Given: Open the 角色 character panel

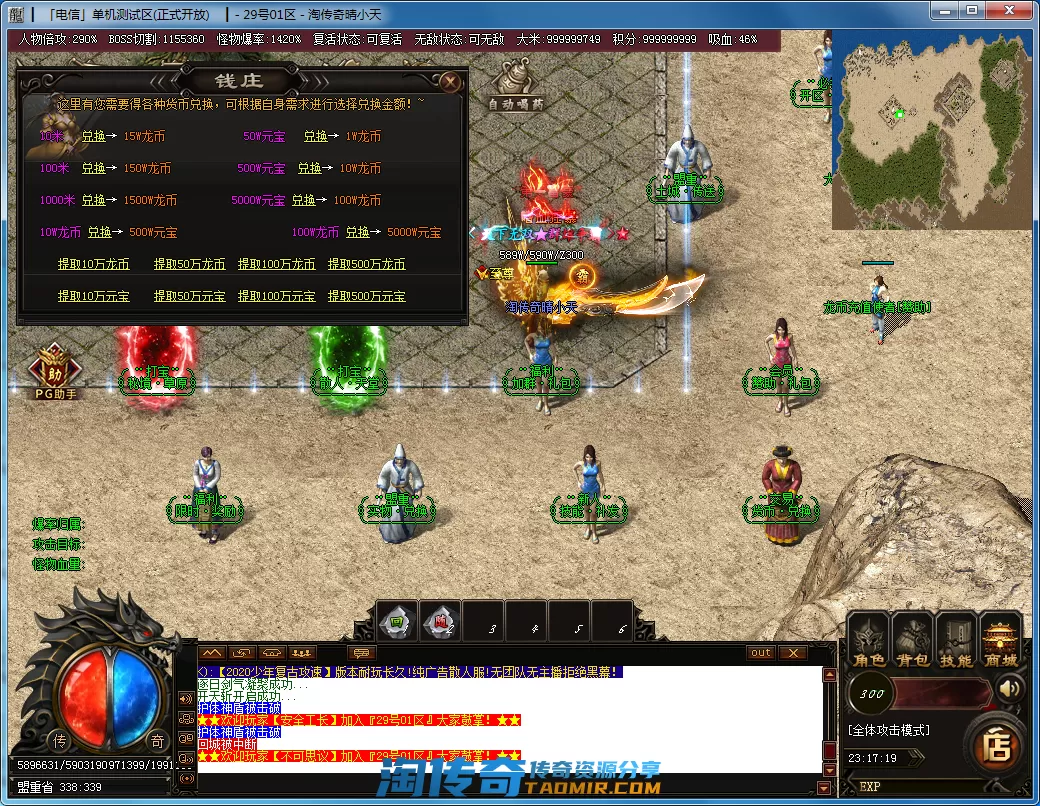Looking at the screenshot, I should pos(868,641).
